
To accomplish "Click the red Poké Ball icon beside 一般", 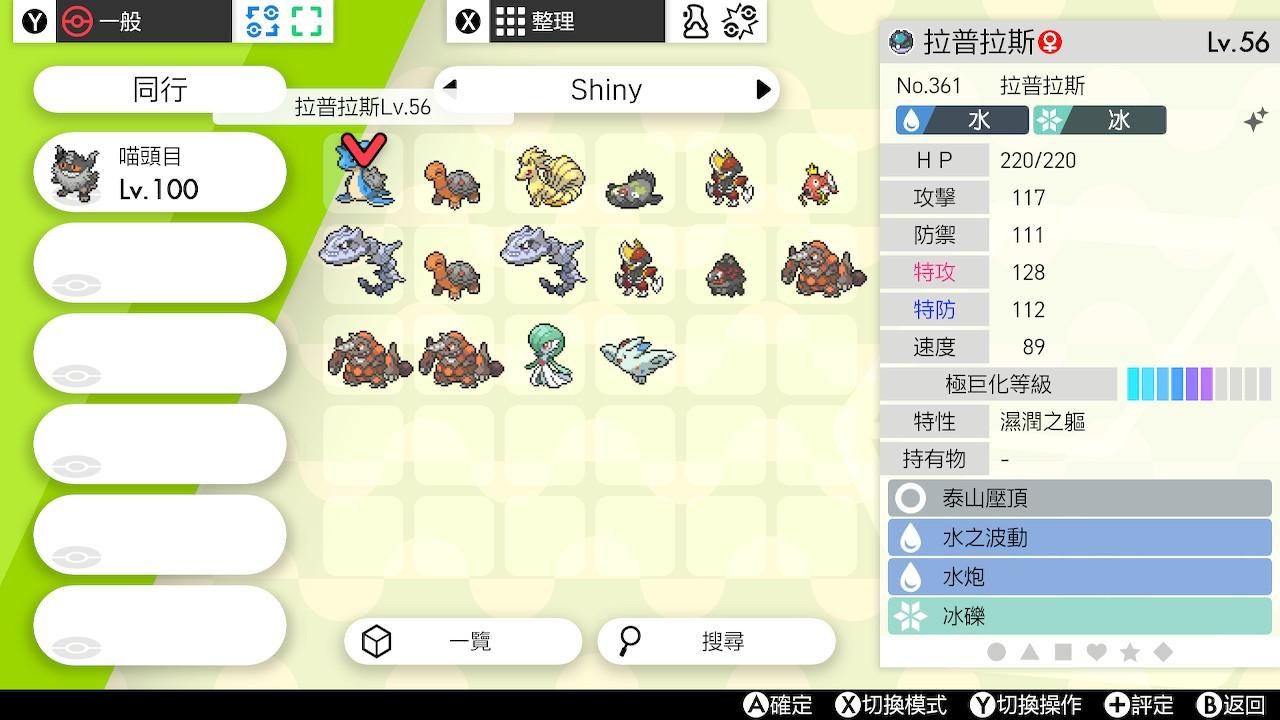I will (73, 20).
